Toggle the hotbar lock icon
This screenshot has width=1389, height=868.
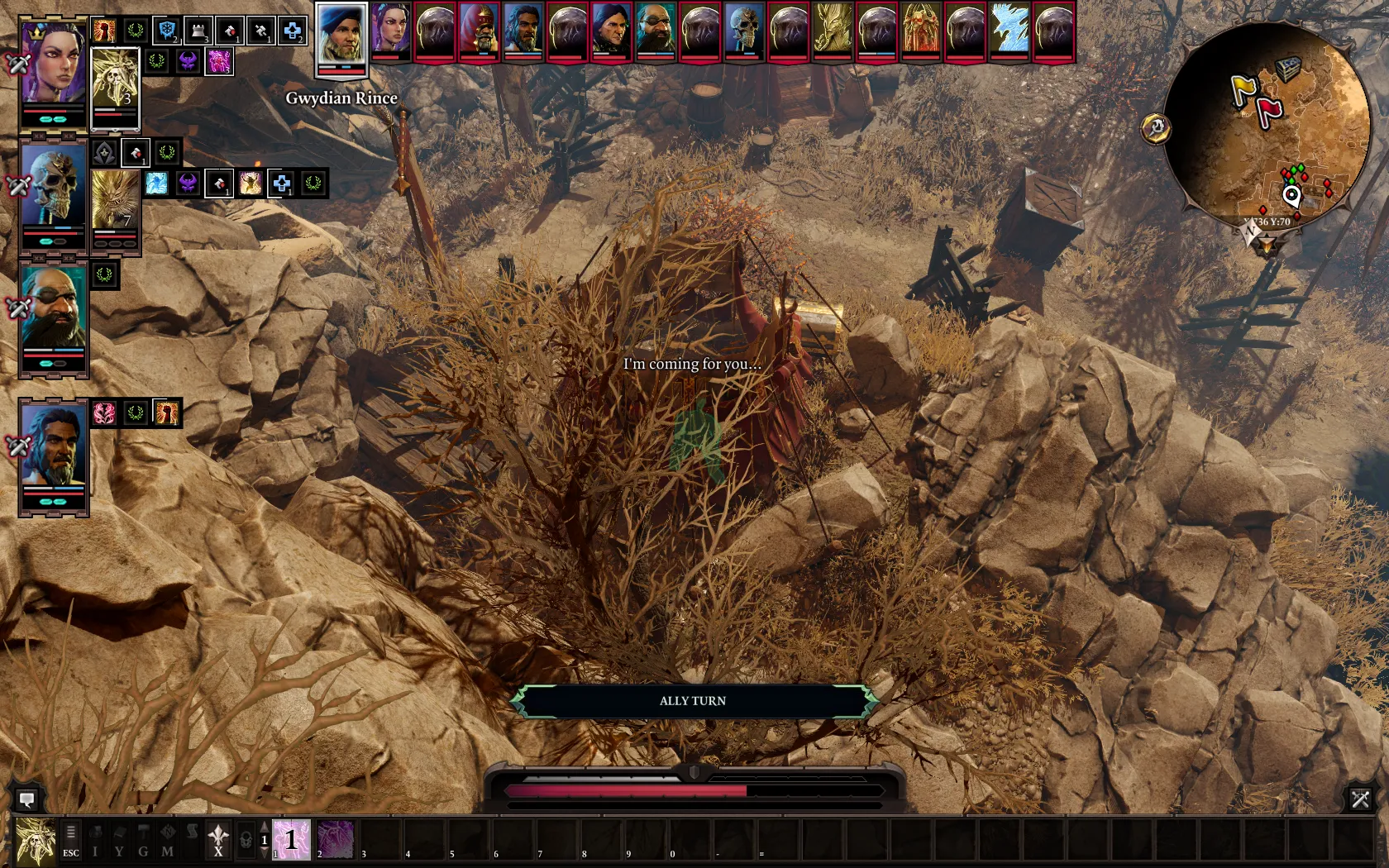246,841
